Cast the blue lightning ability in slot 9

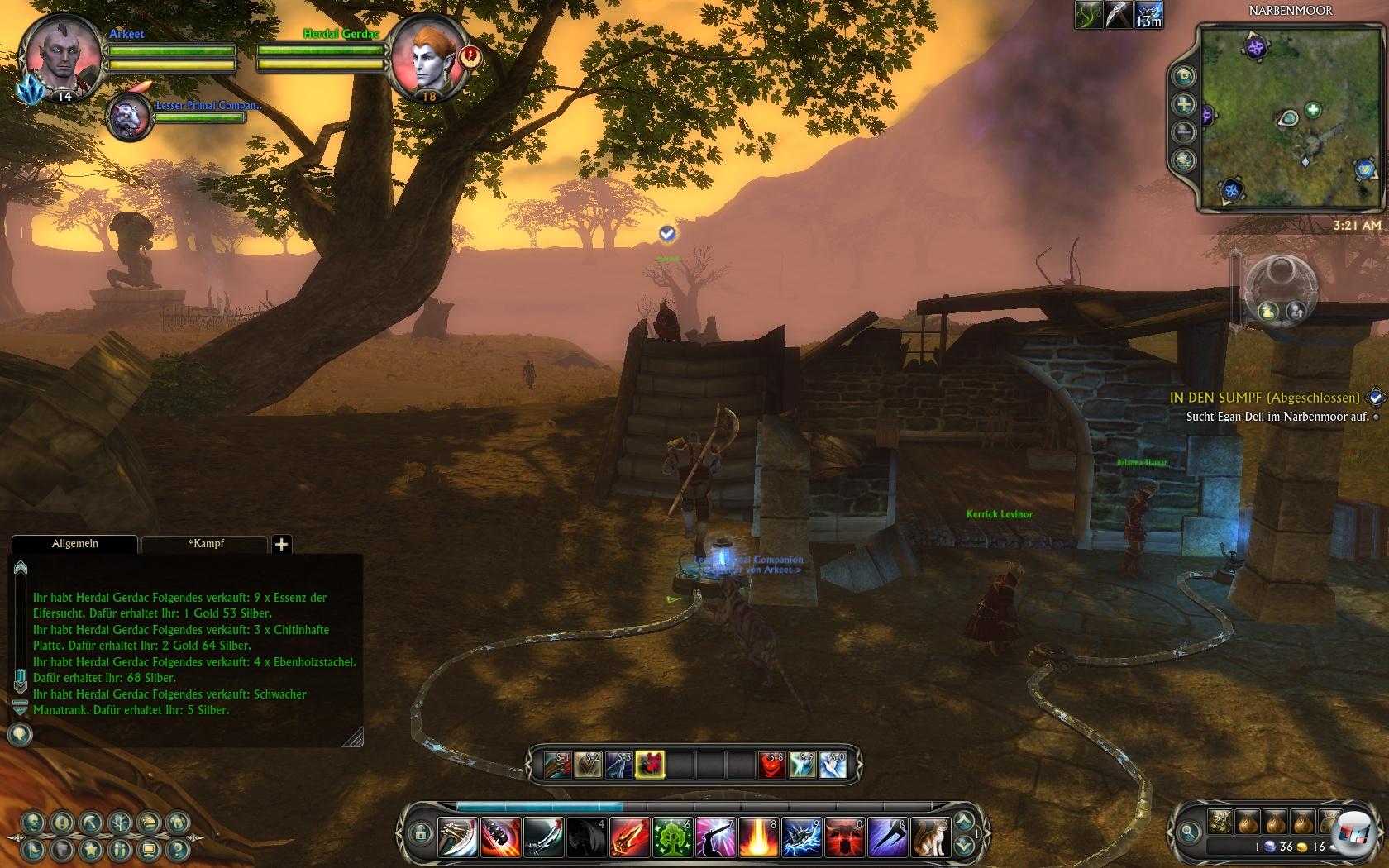click(x=801, y=837)
